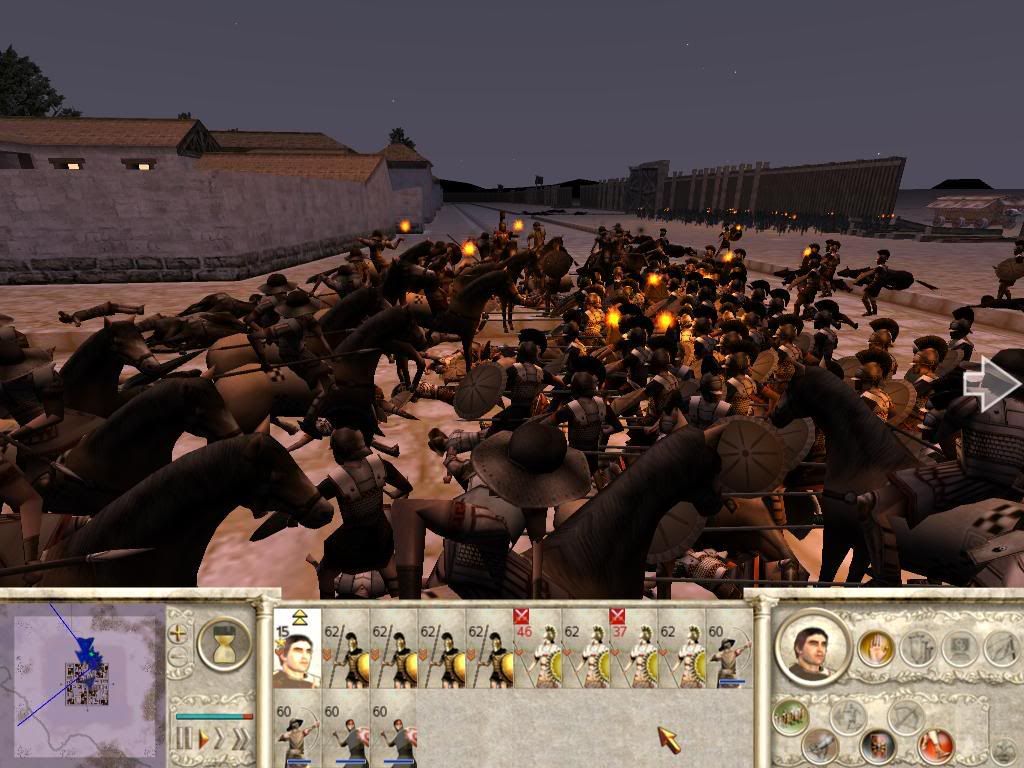Zoom in the minimap with plus button

click(x=178, y=633)
